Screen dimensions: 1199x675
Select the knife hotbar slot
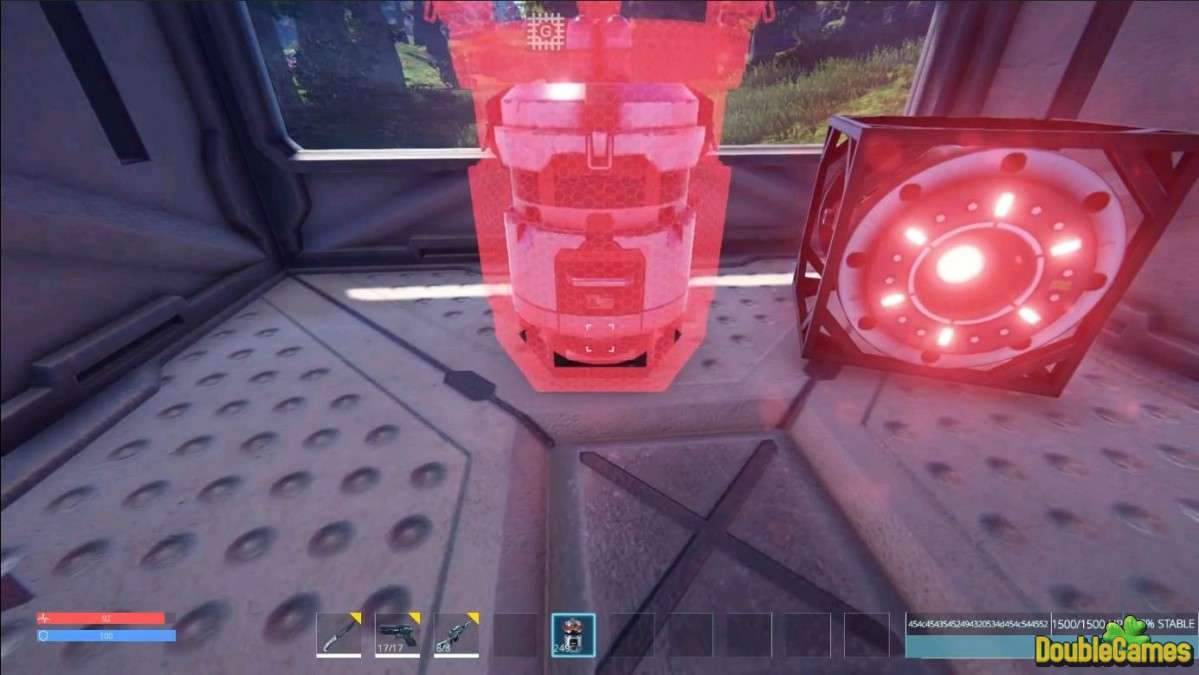point(338,634)
